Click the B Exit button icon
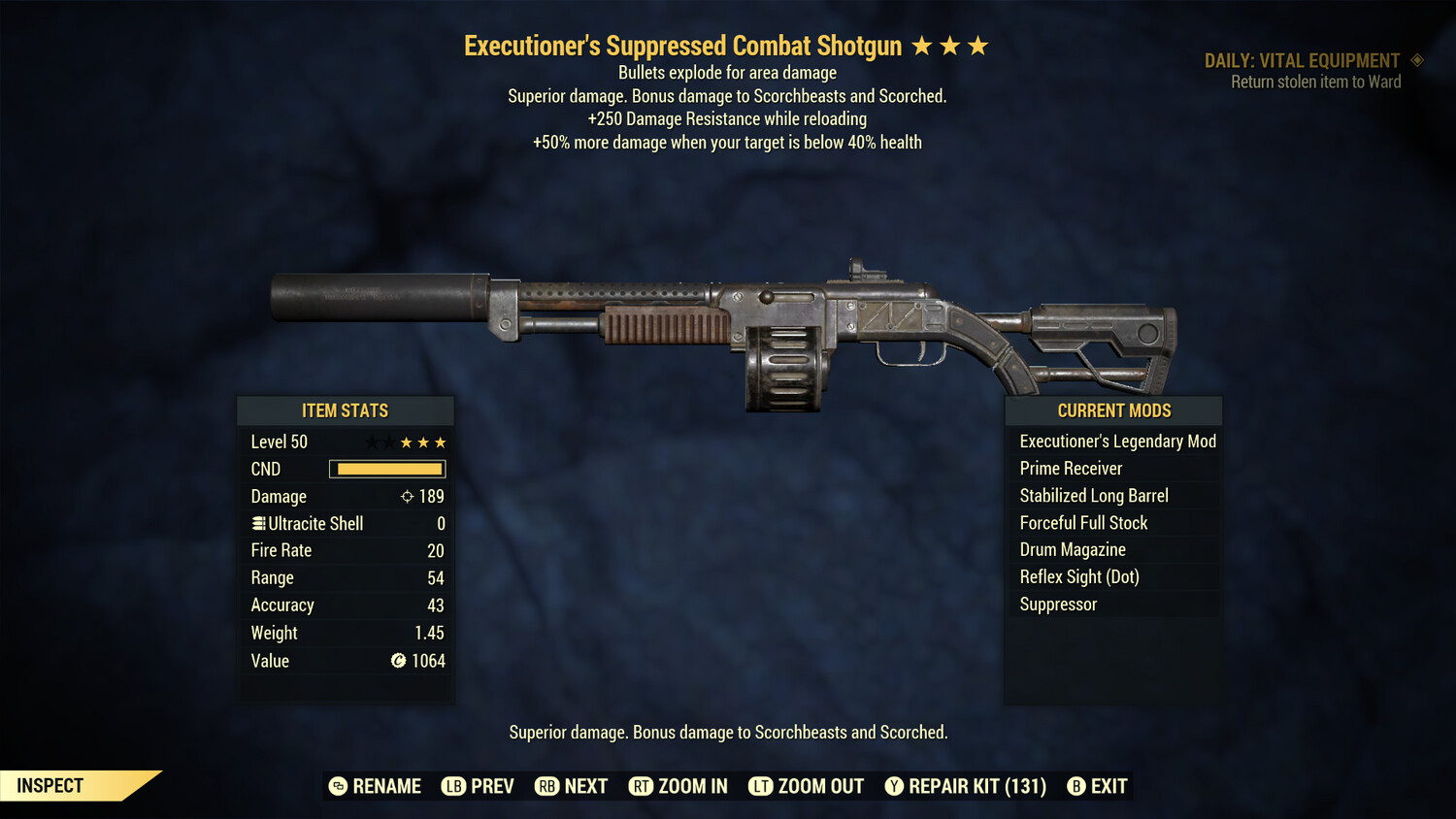The width and height of the screenshot is (1456, 819). 1076,786
